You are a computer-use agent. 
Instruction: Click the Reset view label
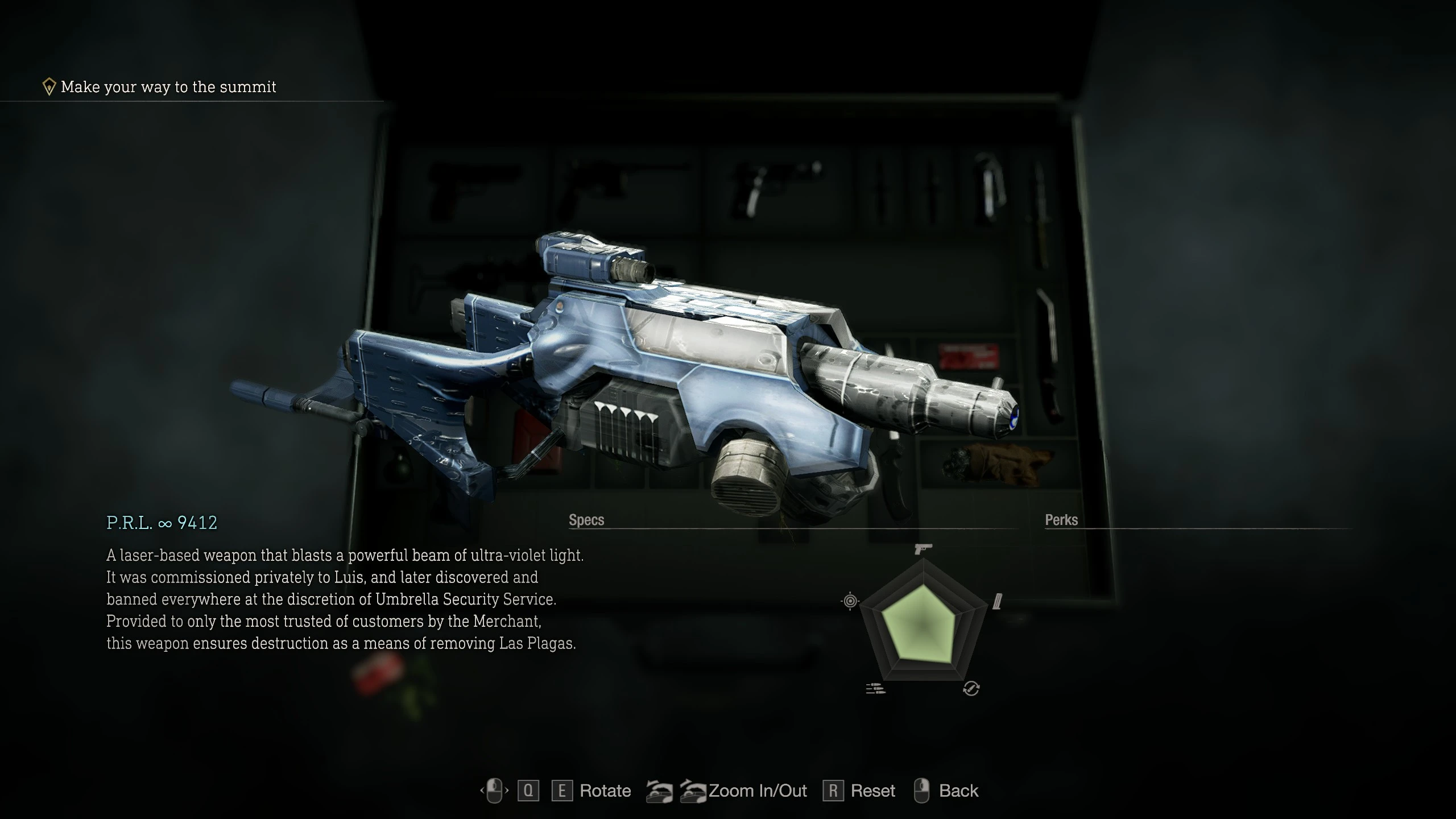tap(872, 791)
